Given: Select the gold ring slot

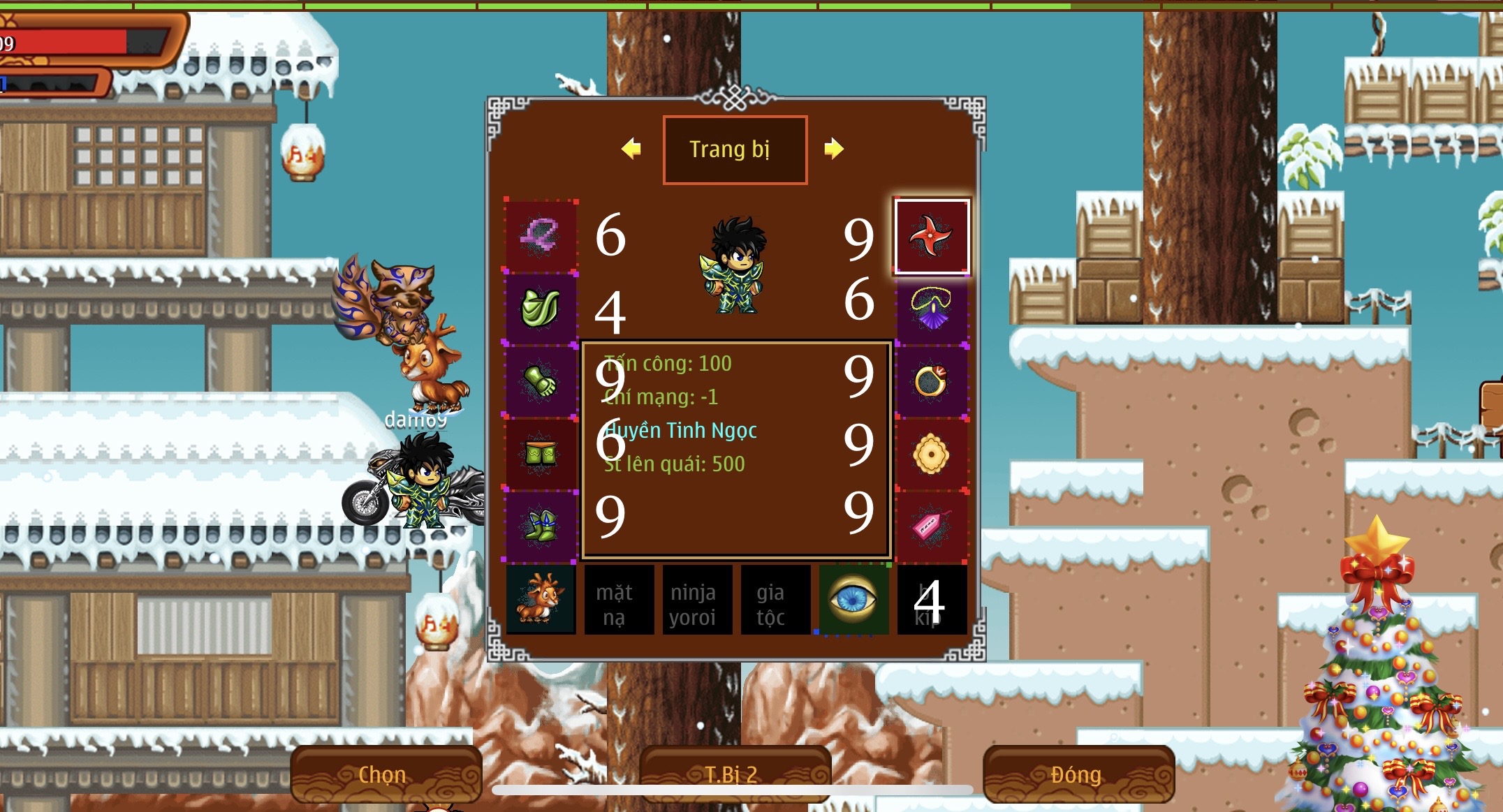Looking at the screenshot, I should point(932,382).
